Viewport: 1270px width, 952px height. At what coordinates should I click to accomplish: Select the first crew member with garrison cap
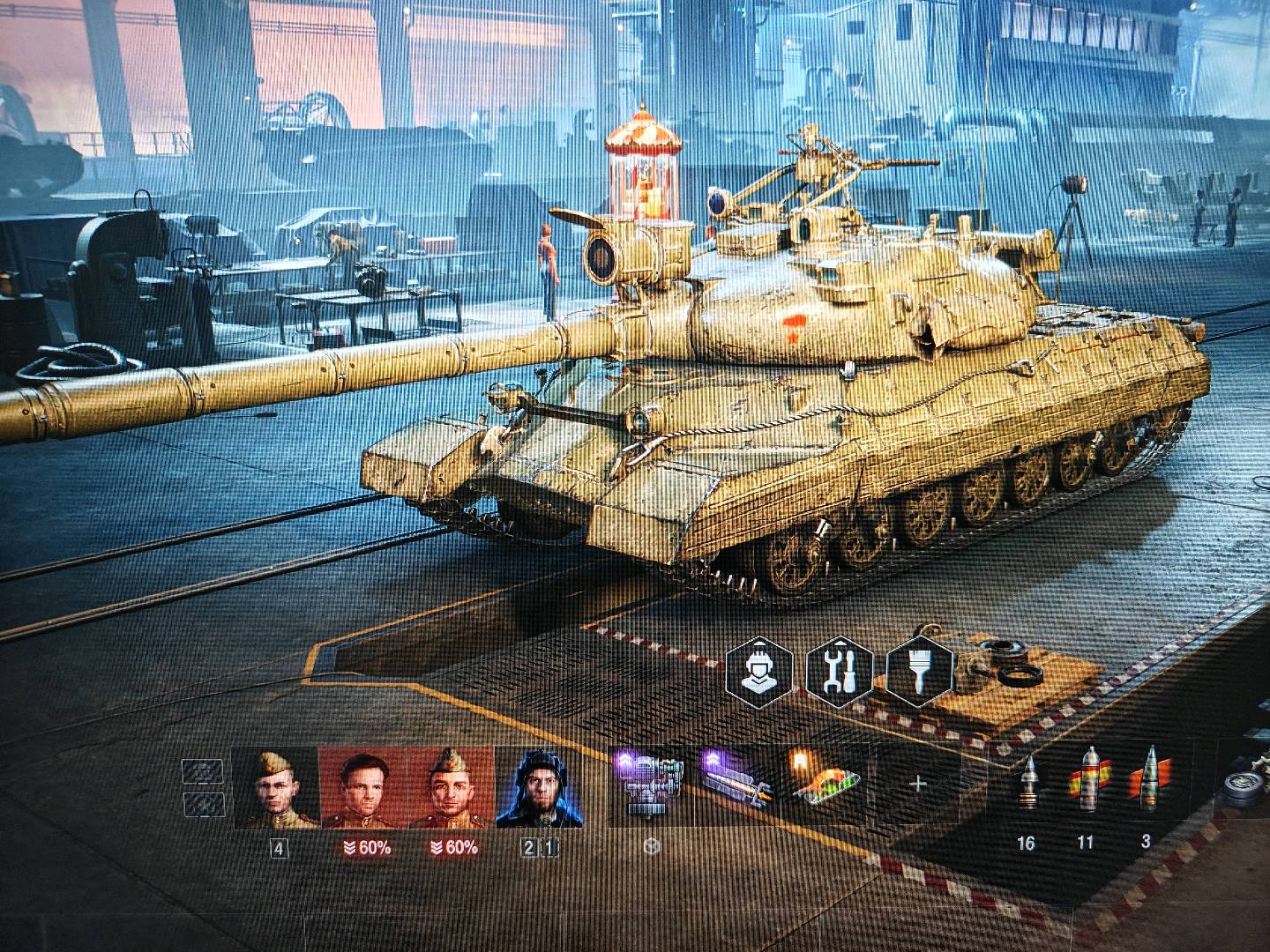[x=274, y=789]
